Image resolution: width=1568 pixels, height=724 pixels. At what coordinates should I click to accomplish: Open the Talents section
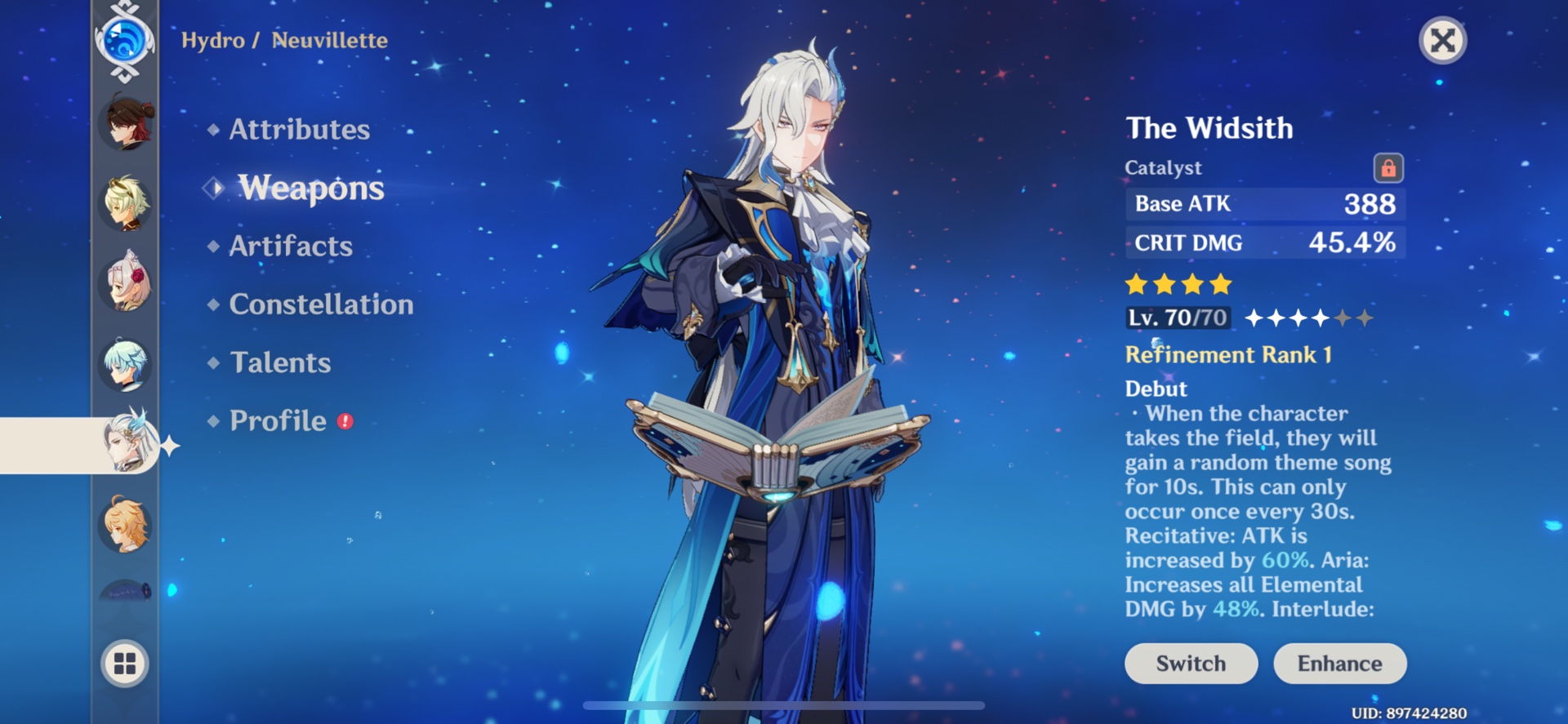pyautogui.click(x=280, y=362)
